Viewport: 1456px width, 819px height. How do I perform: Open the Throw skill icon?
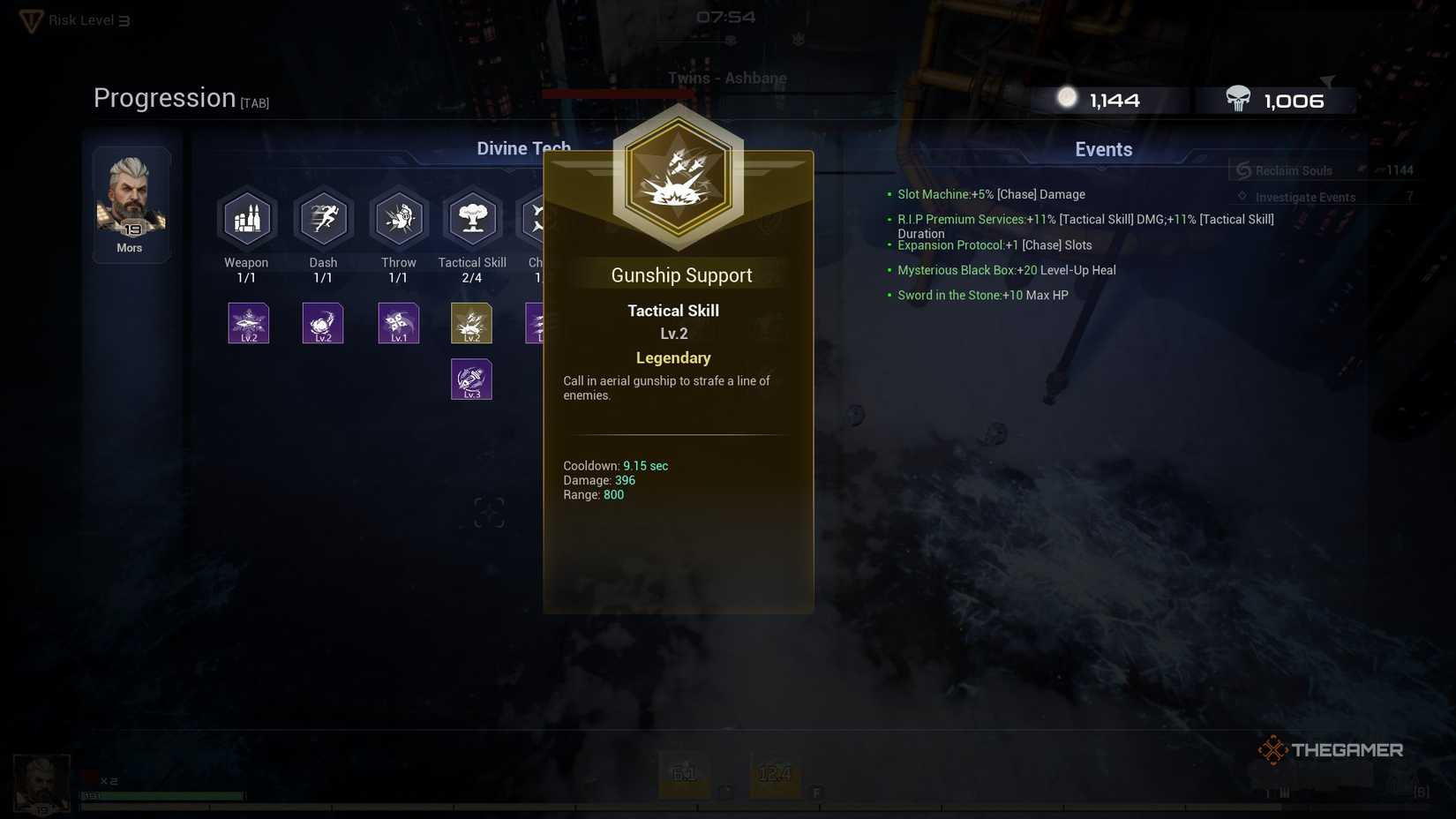point(398,218)
